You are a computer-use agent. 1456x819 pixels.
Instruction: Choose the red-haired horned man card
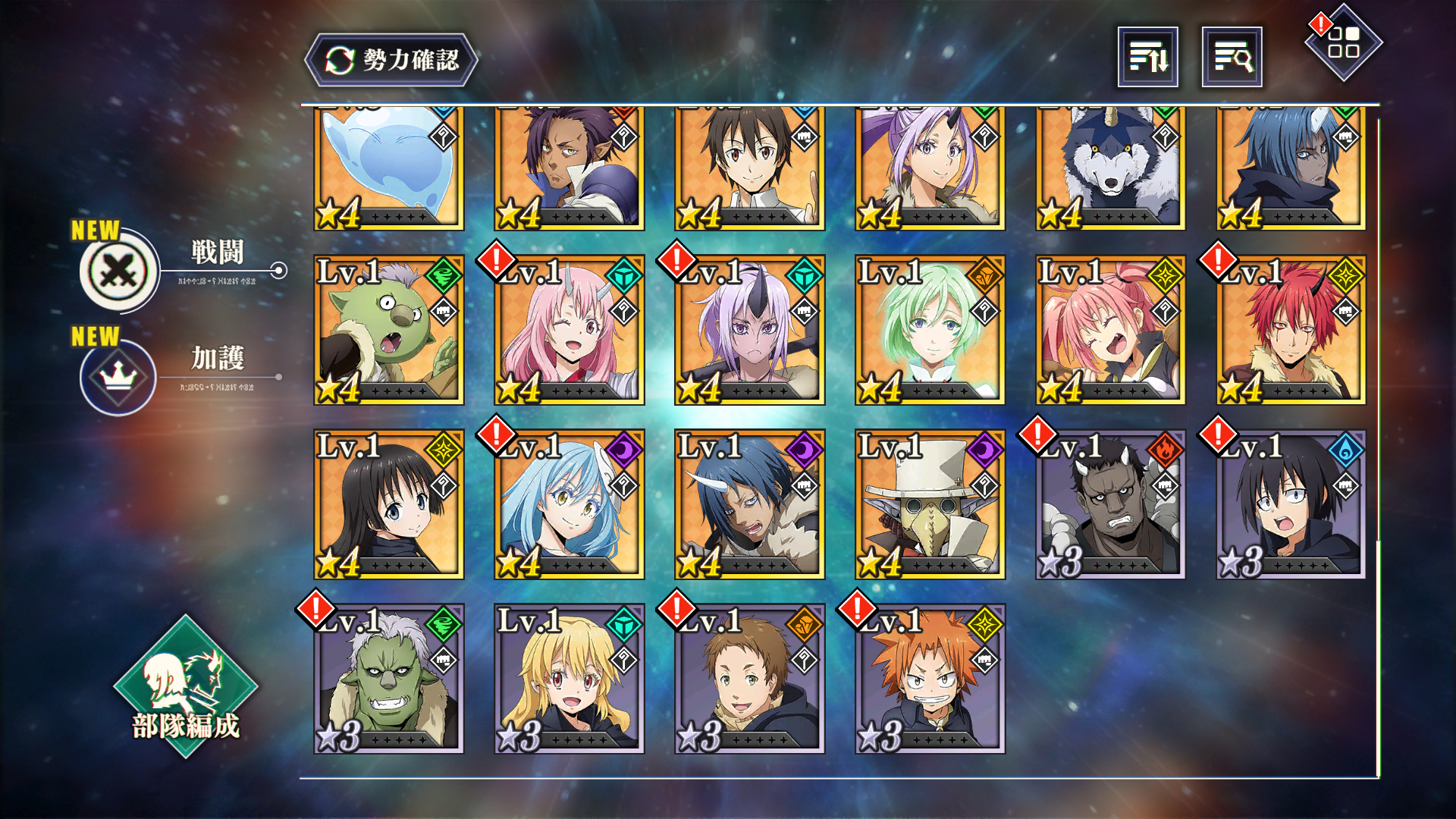pyautogui.click(x=1291, y=330)
